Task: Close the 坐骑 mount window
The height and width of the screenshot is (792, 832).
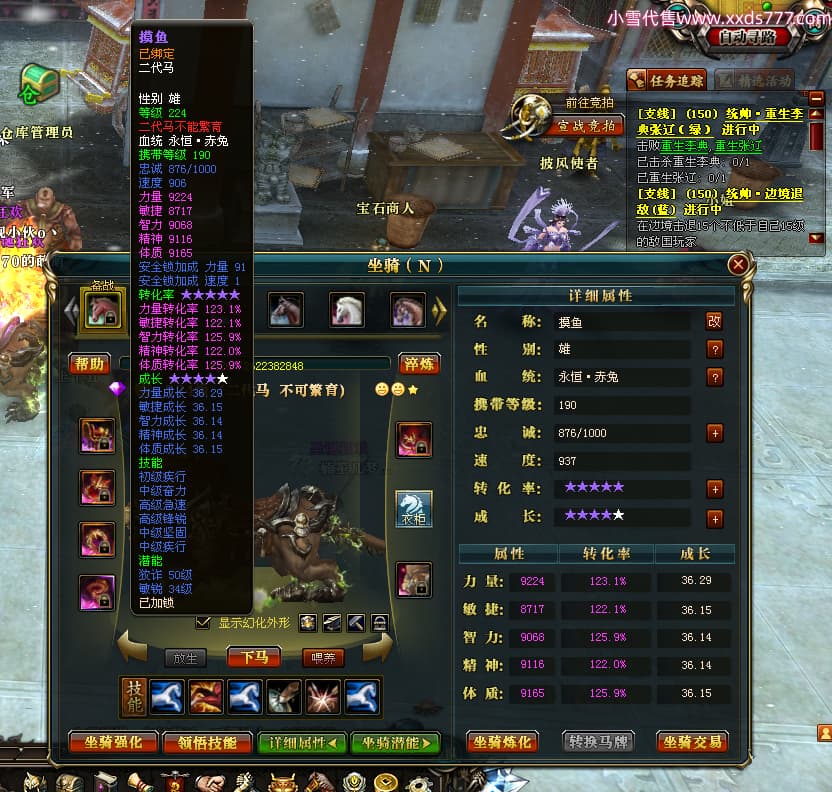Action: point(738,265)
